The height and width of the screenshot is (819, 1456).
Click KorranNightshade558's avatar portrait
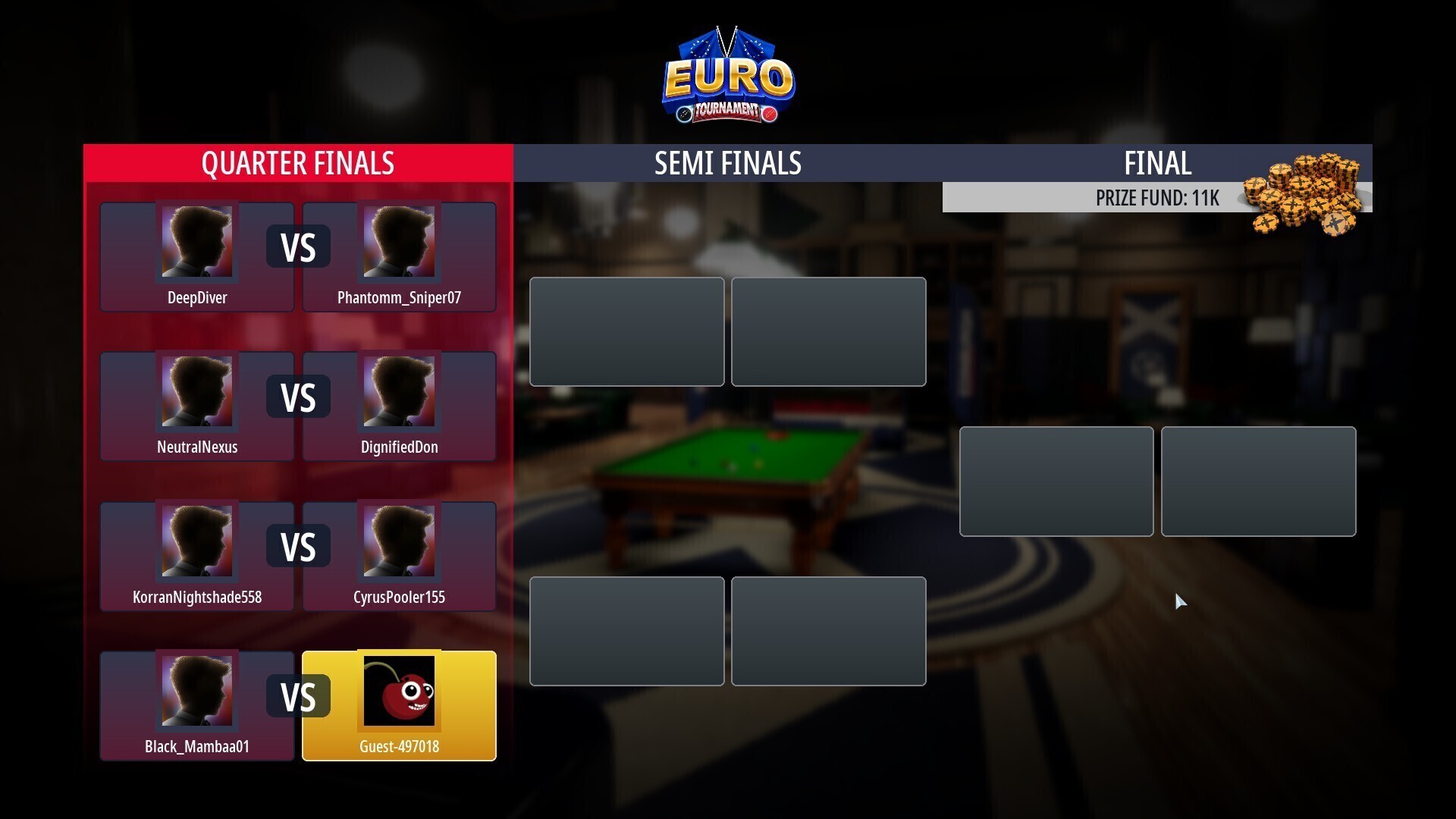(196, 540)
